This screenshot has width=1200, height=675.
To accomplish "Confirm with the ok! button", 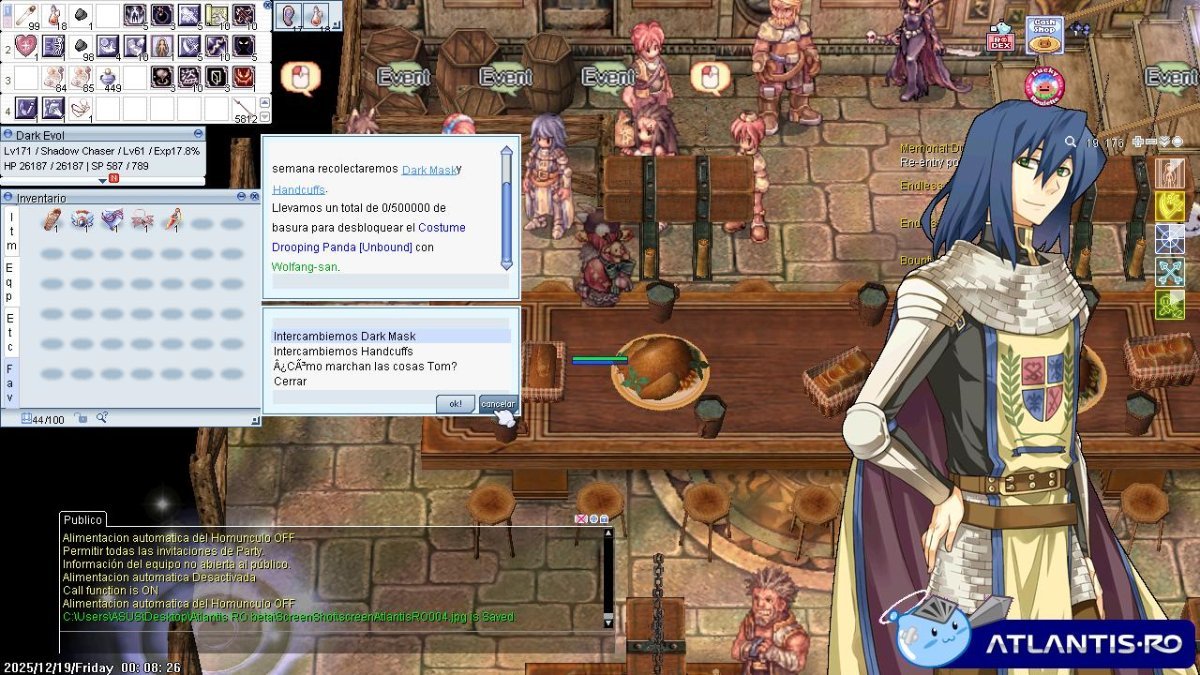I will [455, 404].
